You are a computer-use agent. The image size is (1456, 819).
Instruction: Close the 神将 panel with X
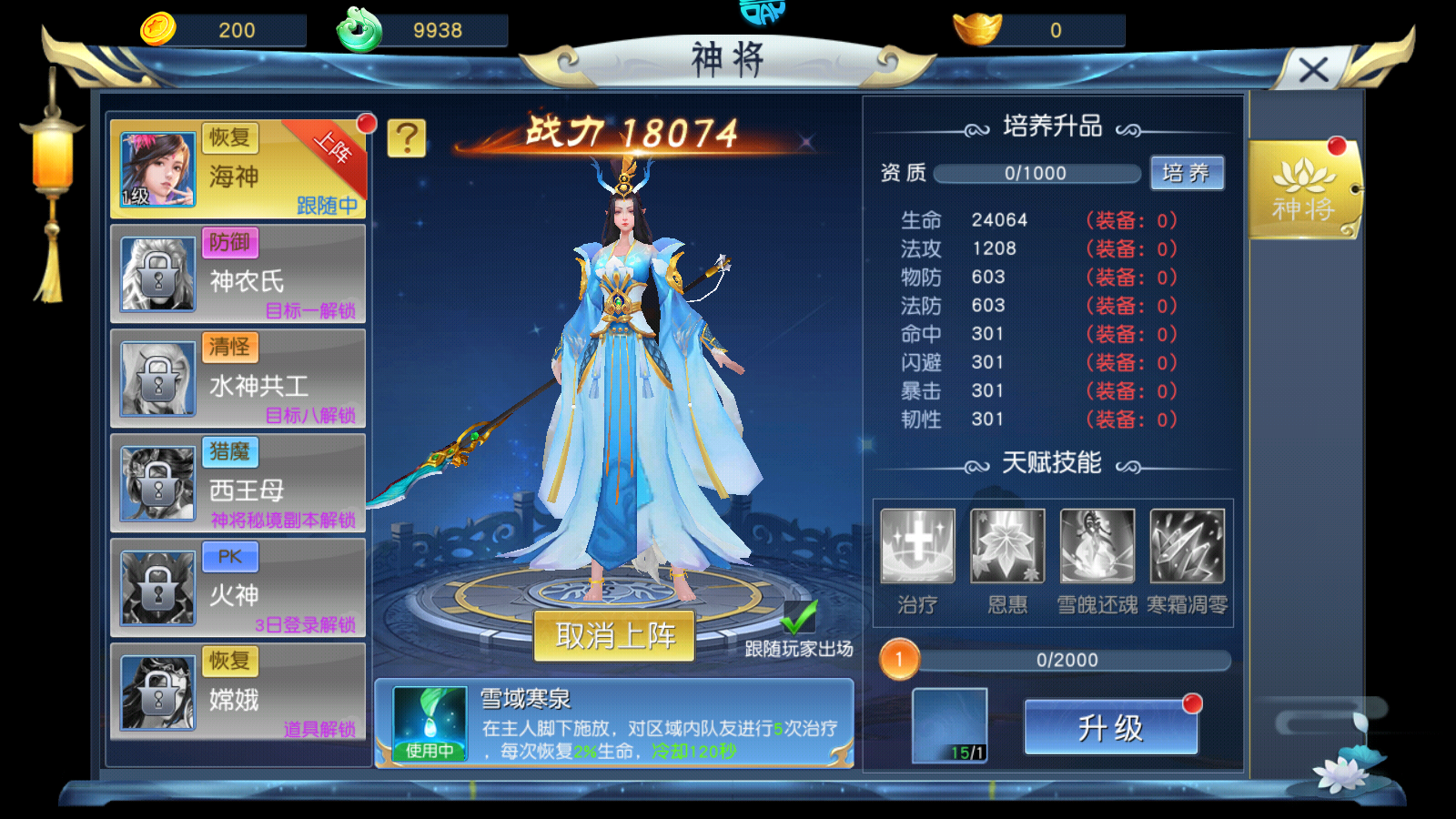pos(1312,70)
